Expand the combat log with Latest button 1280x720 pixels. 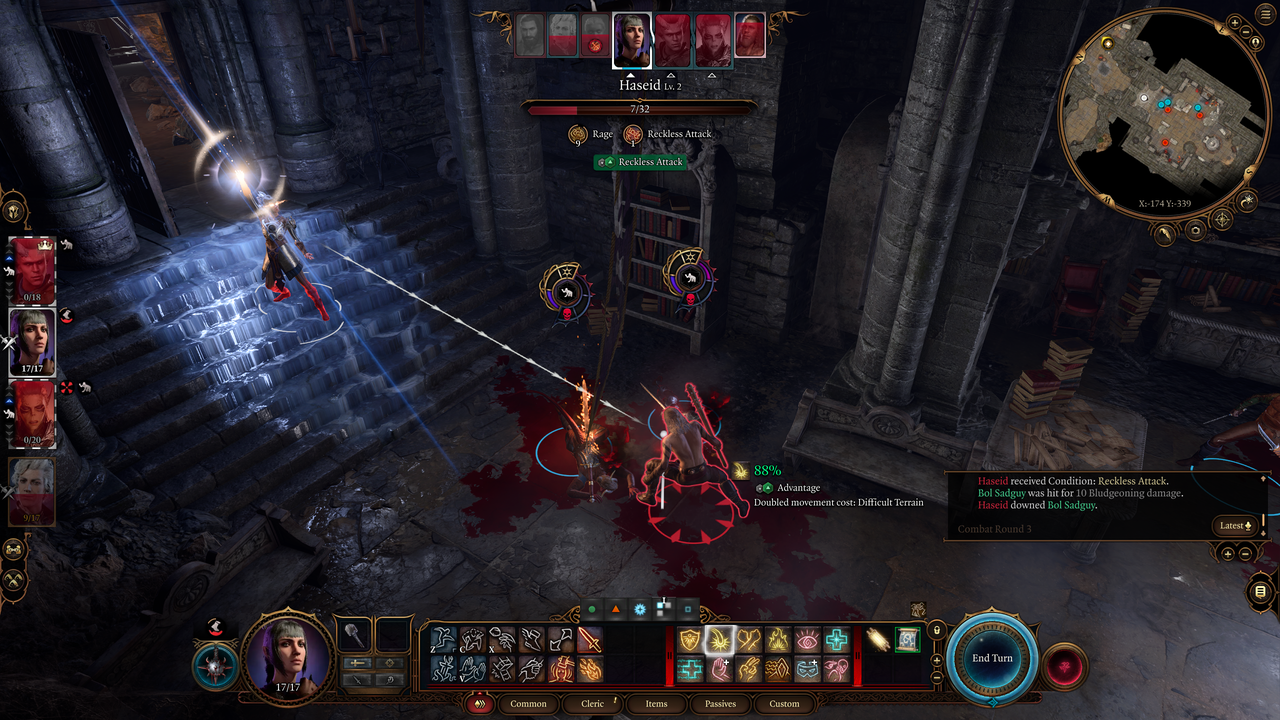[x=1234, y=525]
